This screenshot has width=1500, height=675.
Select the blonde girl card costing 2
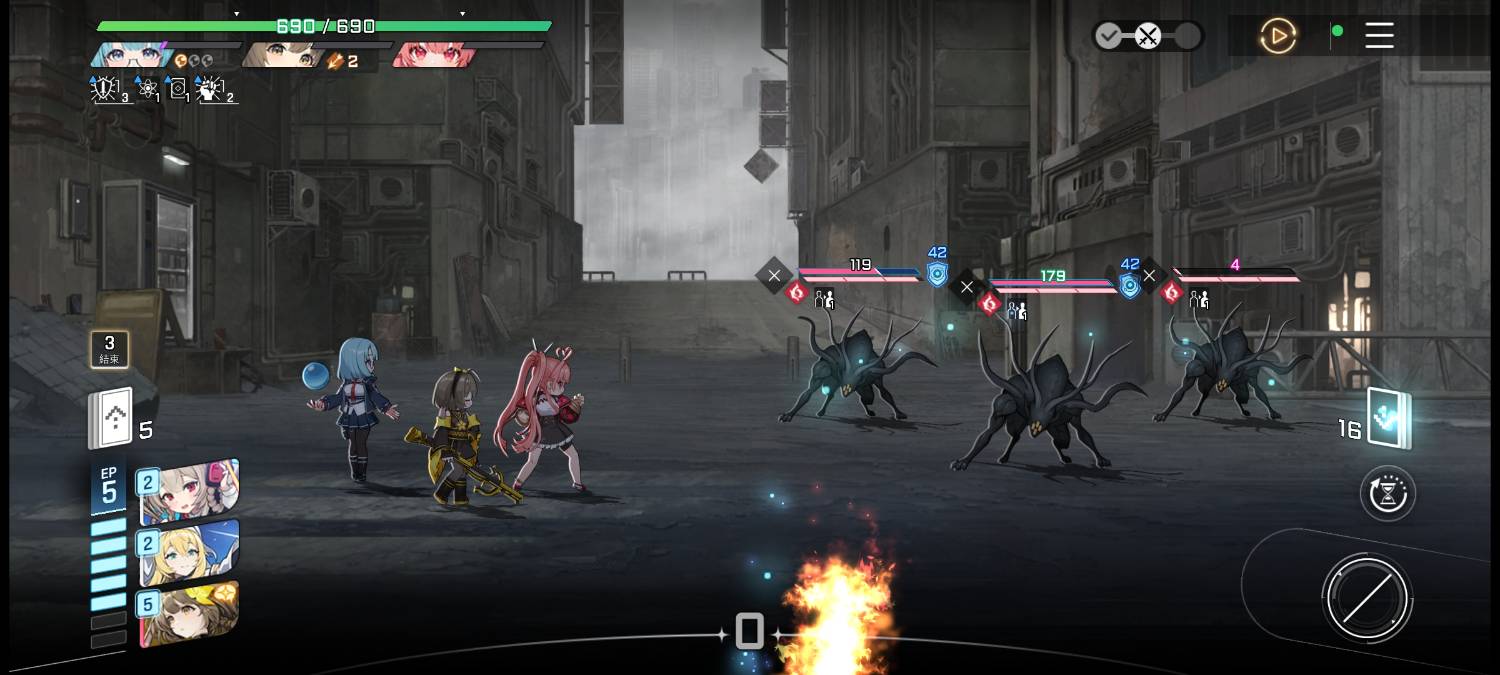(x=189, y=553)
